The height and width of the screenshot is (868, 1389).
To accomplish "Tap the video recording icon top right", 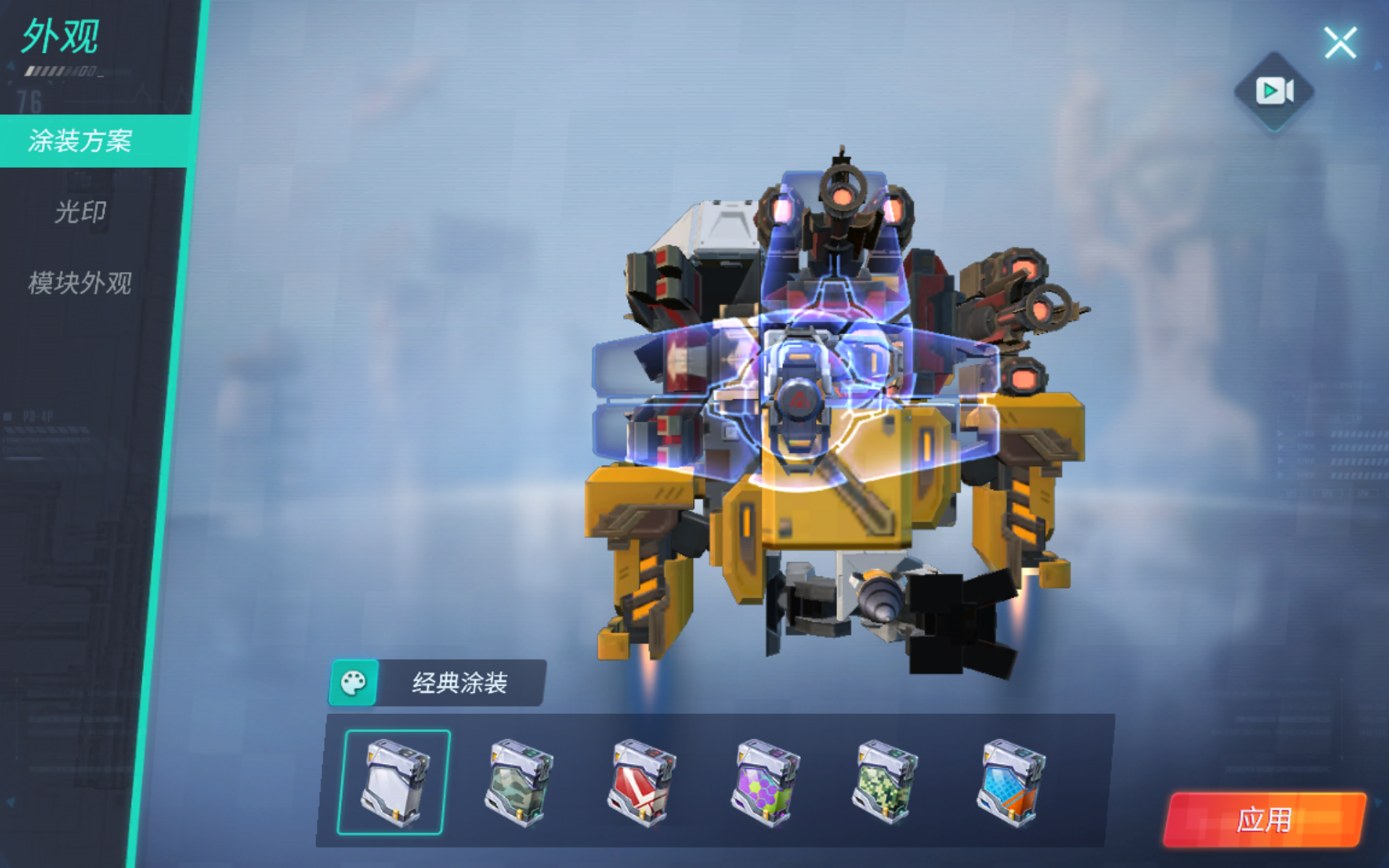I will (1275, 90).
